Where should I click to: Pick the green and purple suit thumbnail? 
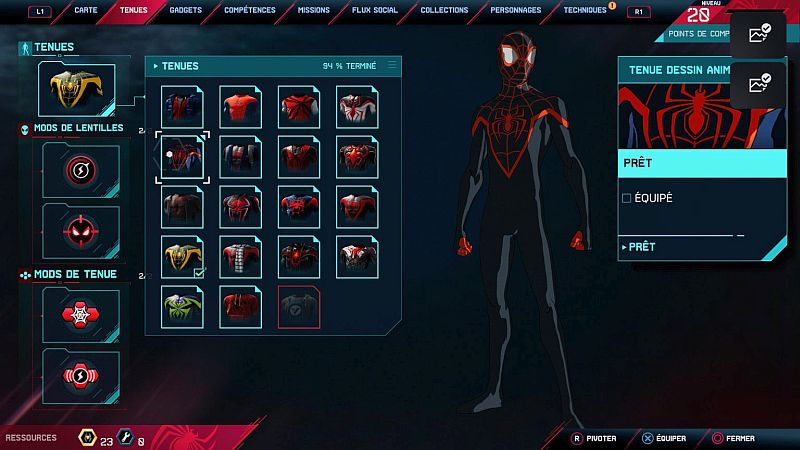(183, 305)
